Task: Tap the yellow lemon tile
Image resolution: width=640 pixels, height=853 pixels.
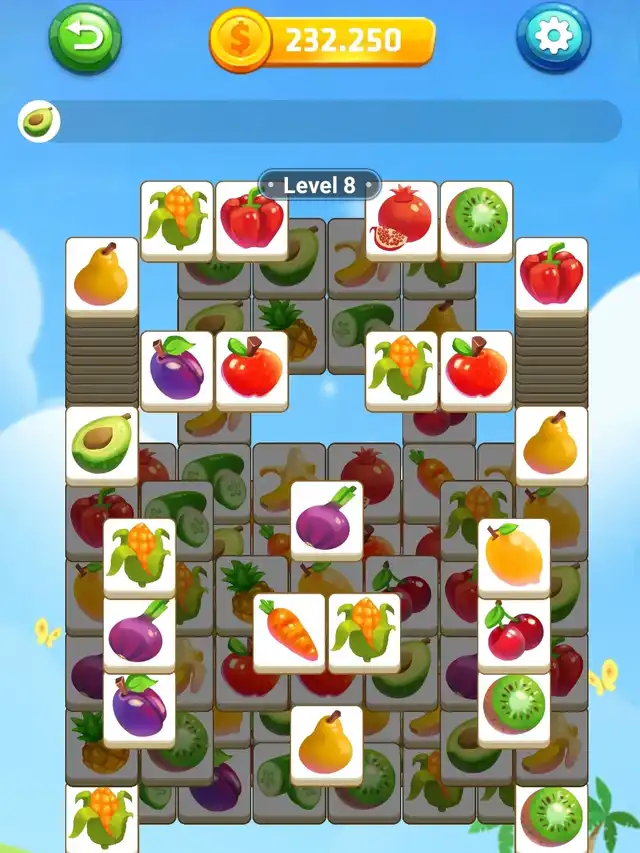Action: tap(514, 555)
